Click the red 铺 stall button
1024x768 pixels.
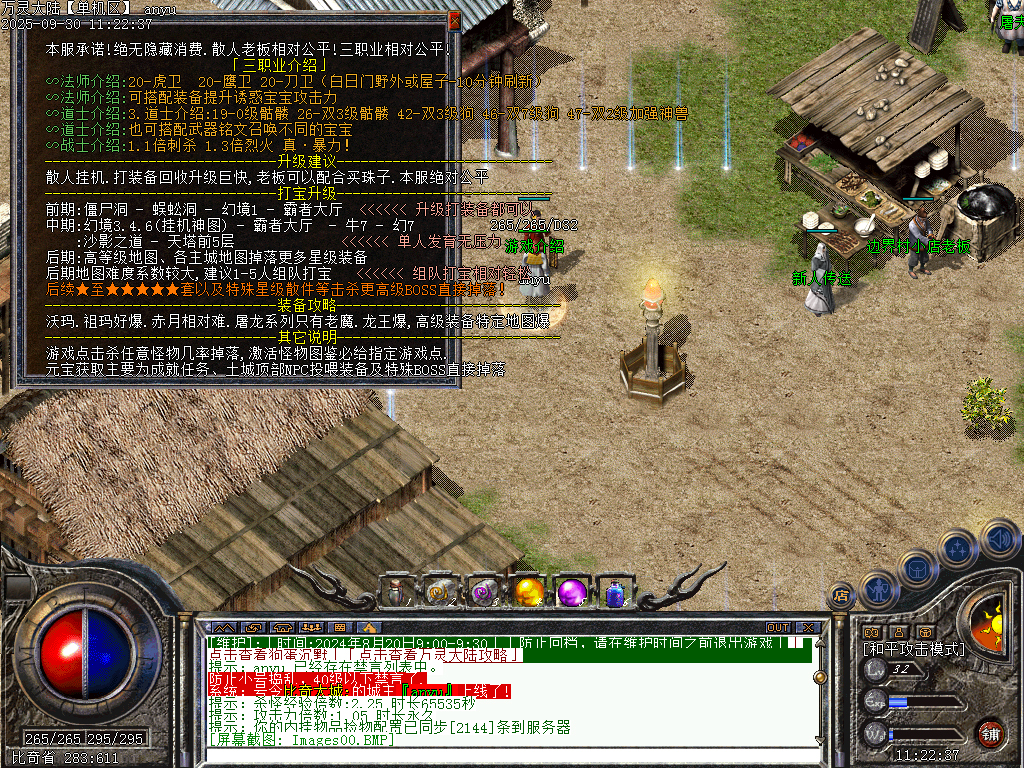click(990, 731)
